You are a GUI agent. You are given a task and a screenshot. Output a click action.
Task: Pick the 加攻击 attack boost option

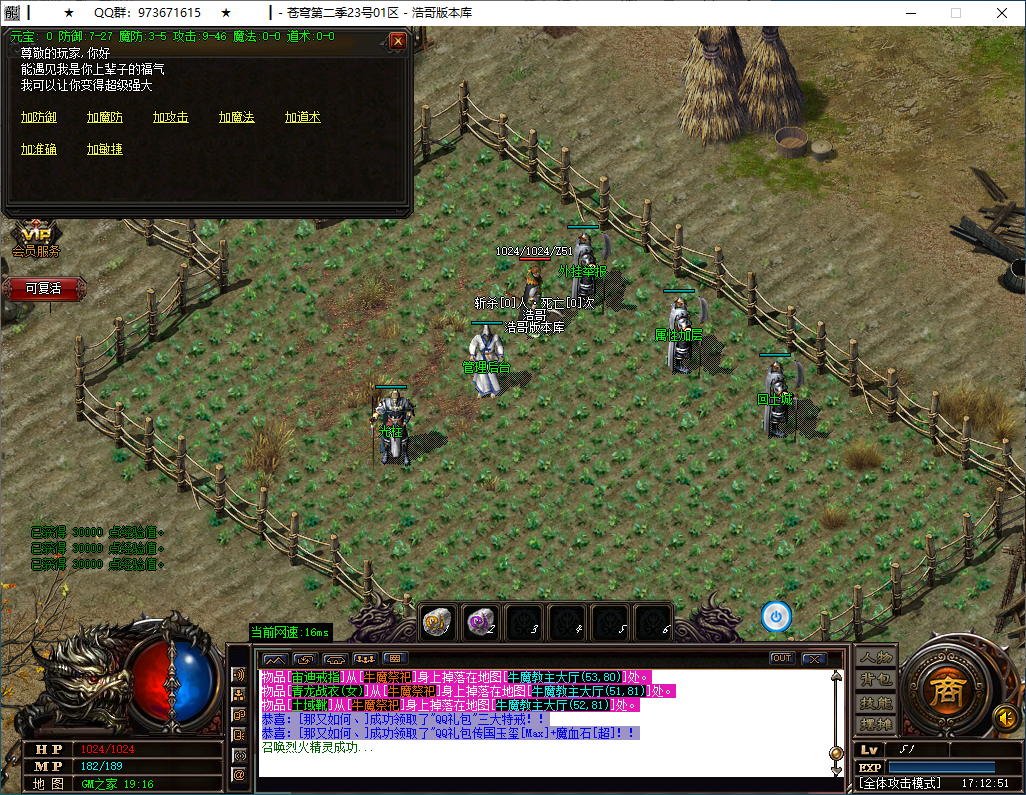pyautogui.click(x=171, y=118)
